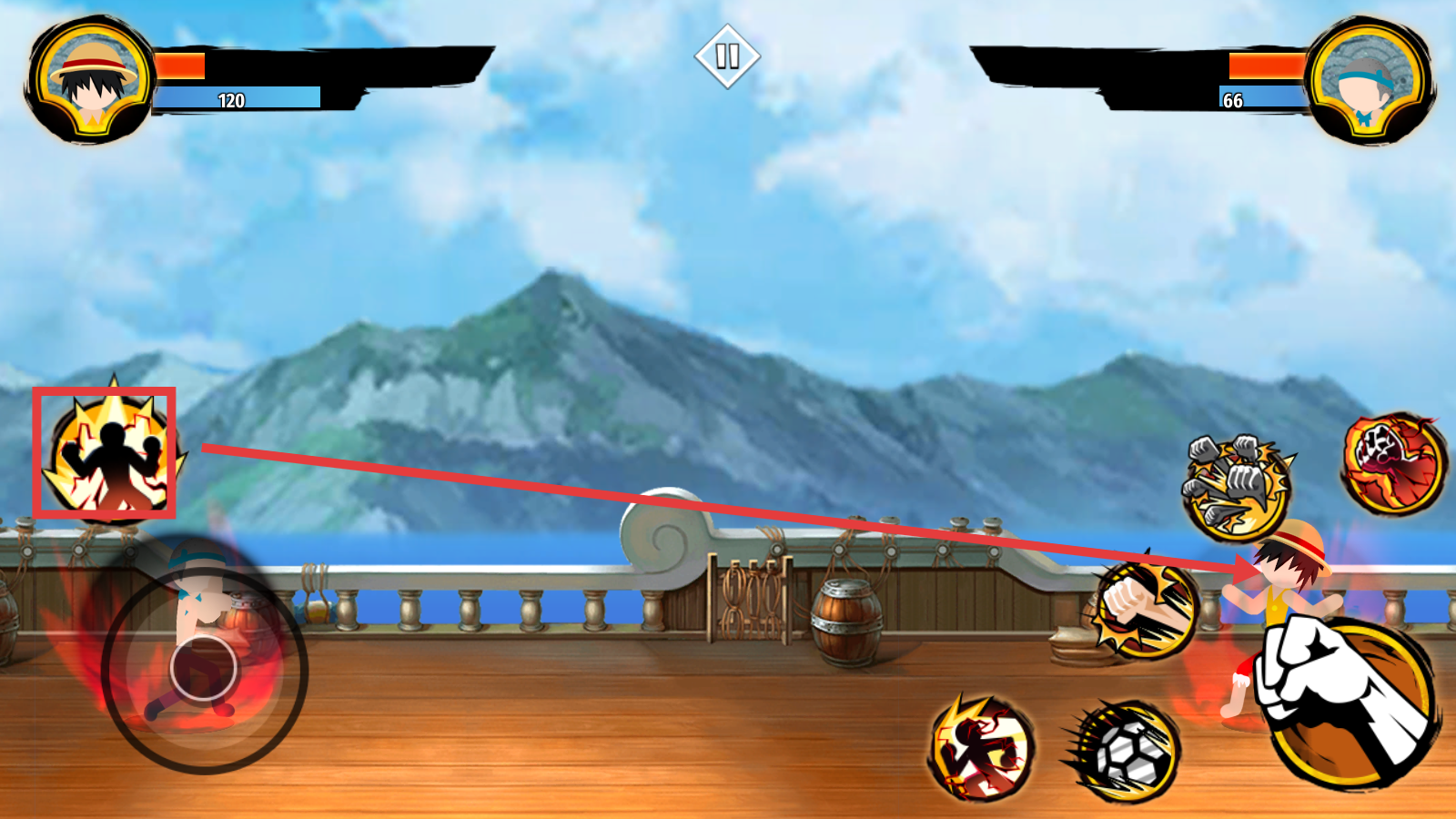
Task: Pause the game with the diamond button
Action: pos(727,56)
